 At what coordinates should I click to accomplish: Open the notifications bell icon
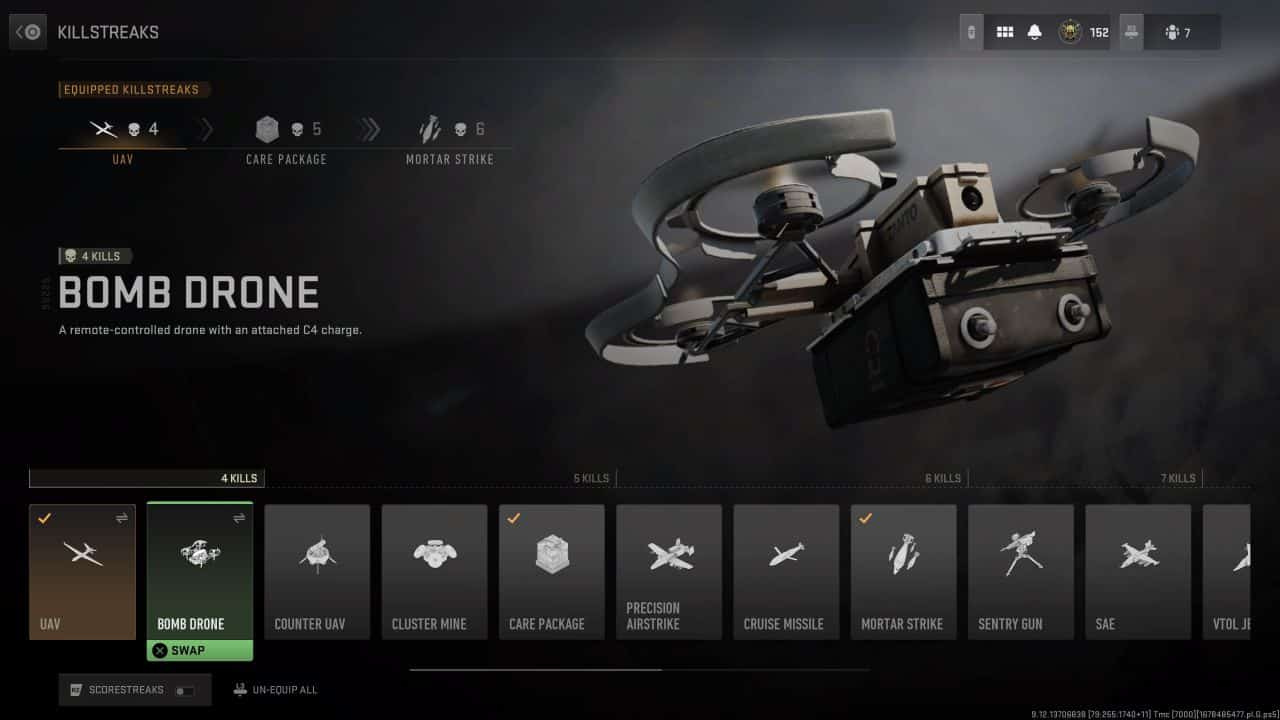pos(1037,31)
